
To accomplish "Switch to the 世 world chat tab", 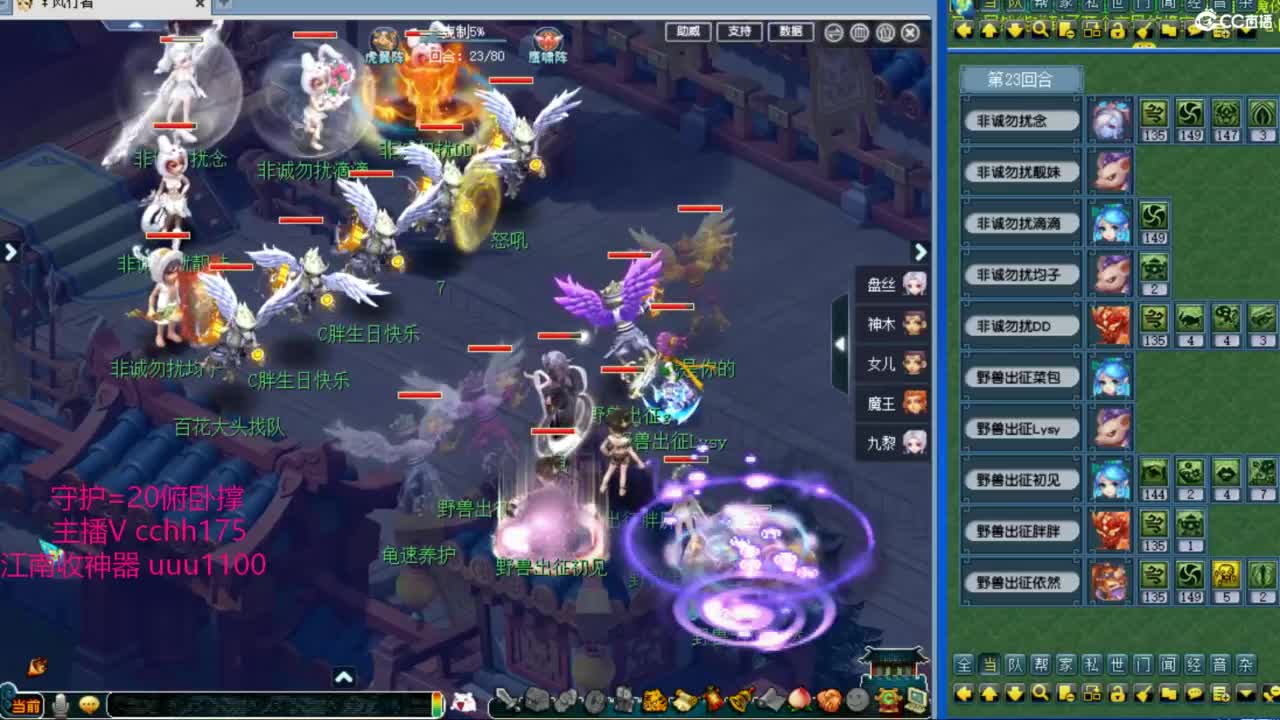I will tap(1118, 665).
